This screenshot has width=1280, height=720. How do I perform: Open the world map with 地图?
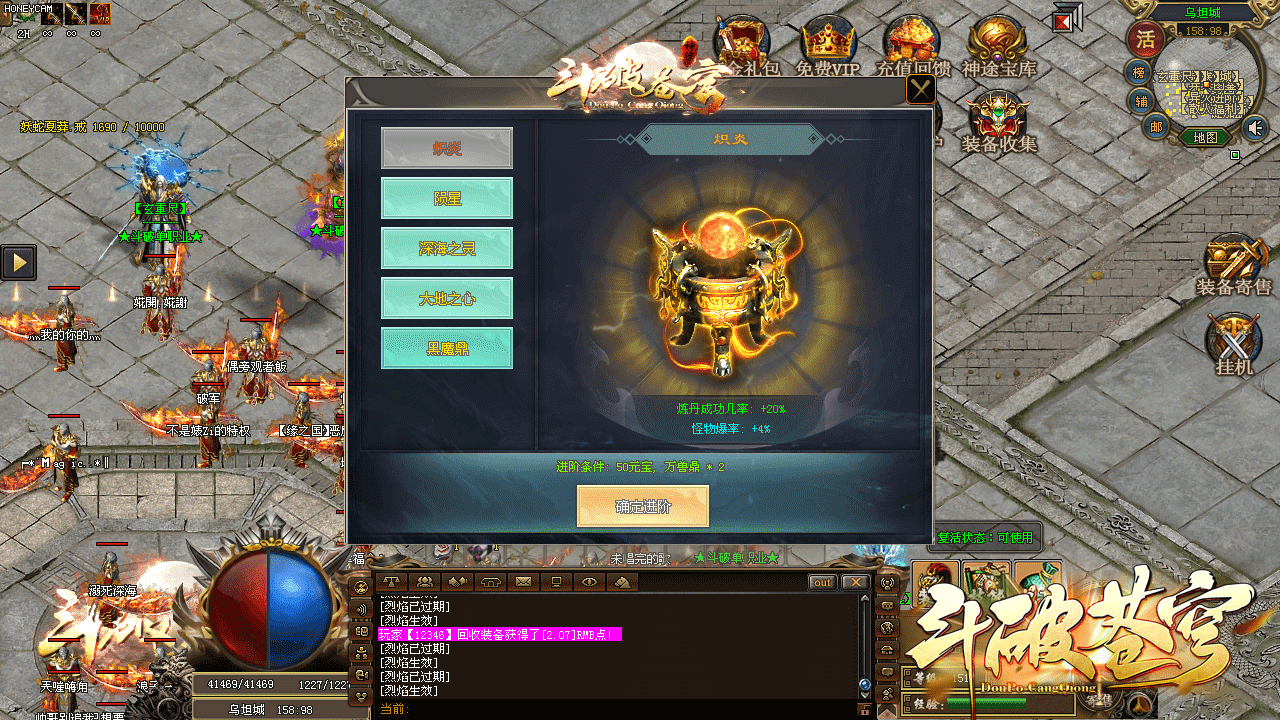point(1205,137)
